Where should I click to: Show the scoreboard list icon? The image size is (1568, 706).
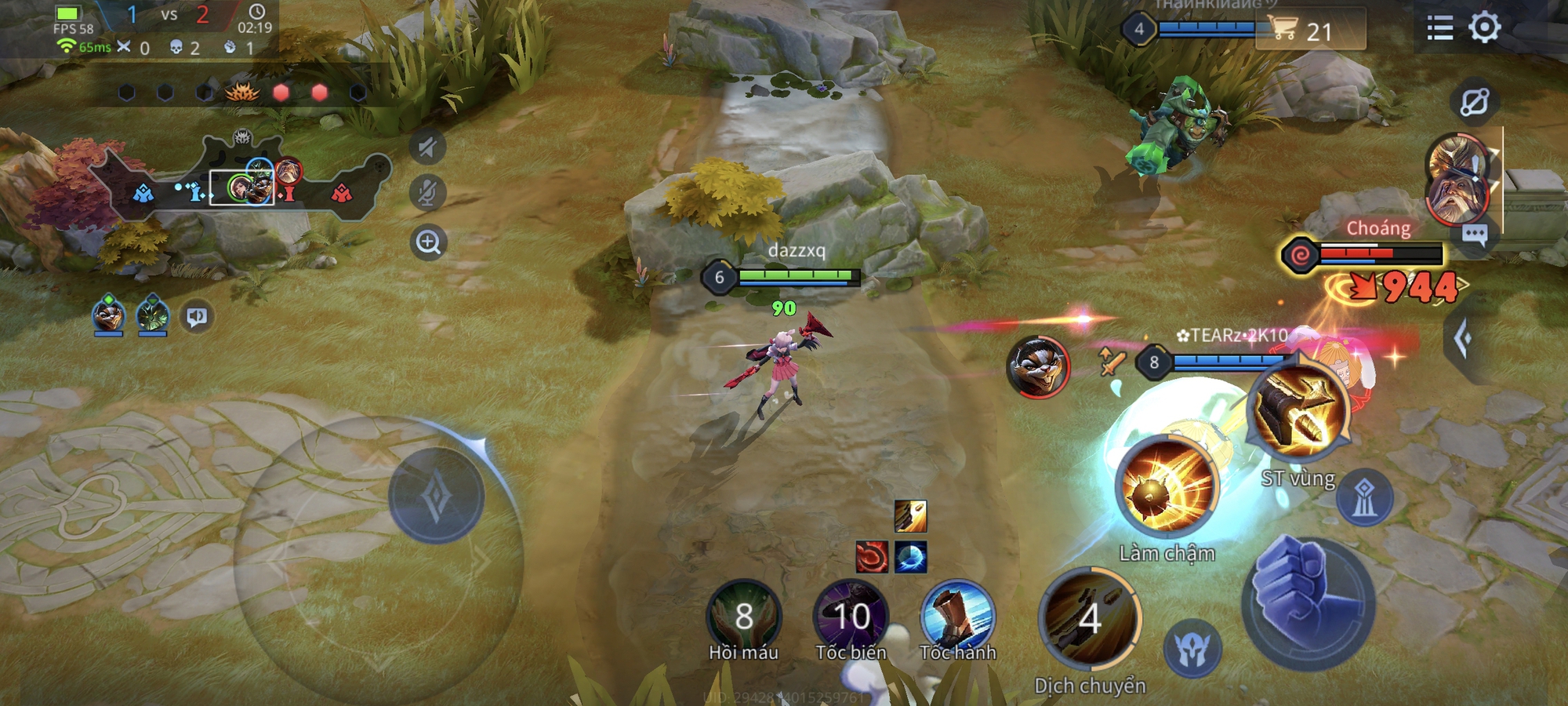click(x=1439, y=29)
